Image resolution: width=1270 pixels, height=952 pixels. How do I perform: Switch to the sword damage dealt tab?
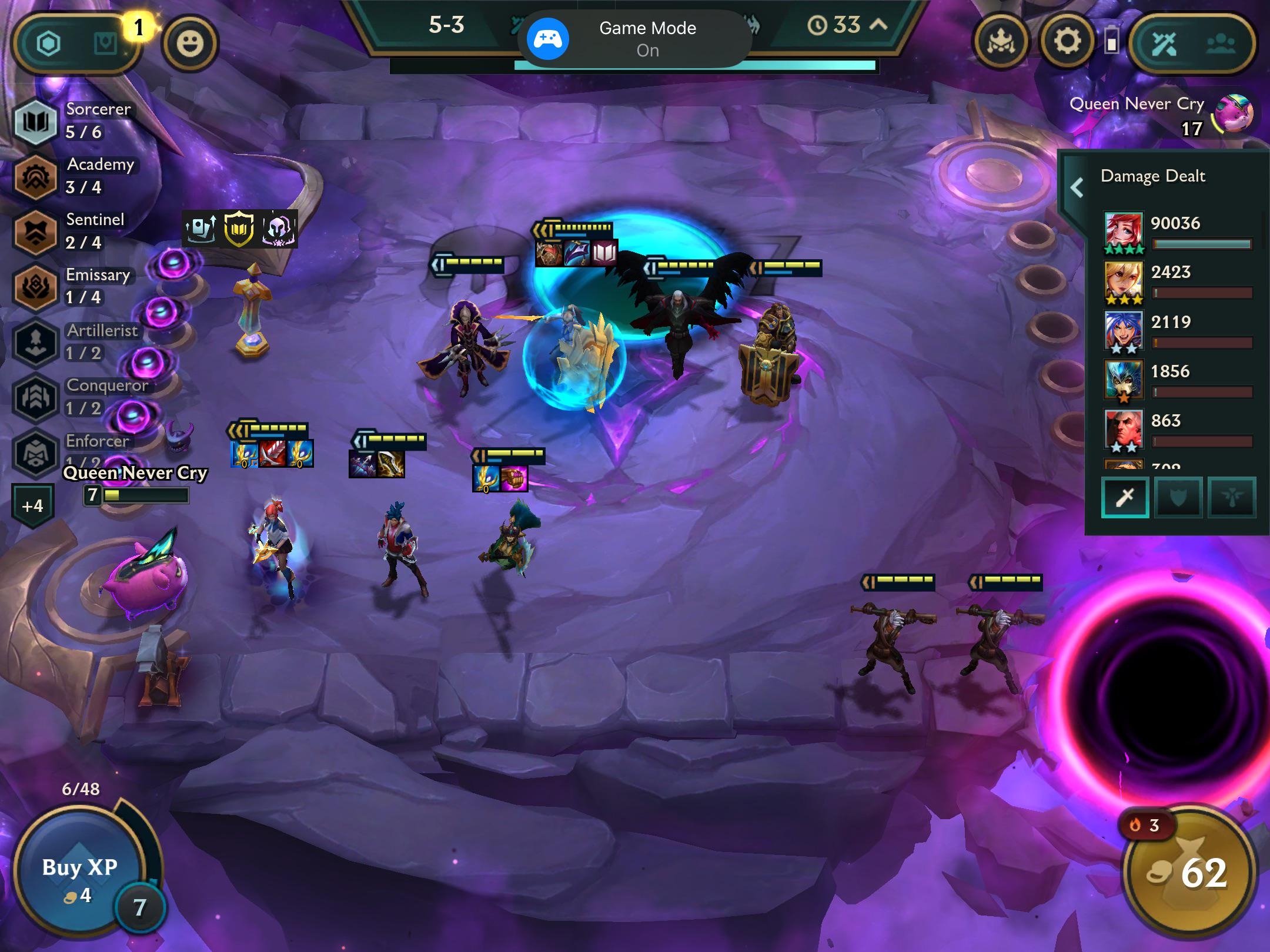pyautogui.click(x=1125, y=498)
